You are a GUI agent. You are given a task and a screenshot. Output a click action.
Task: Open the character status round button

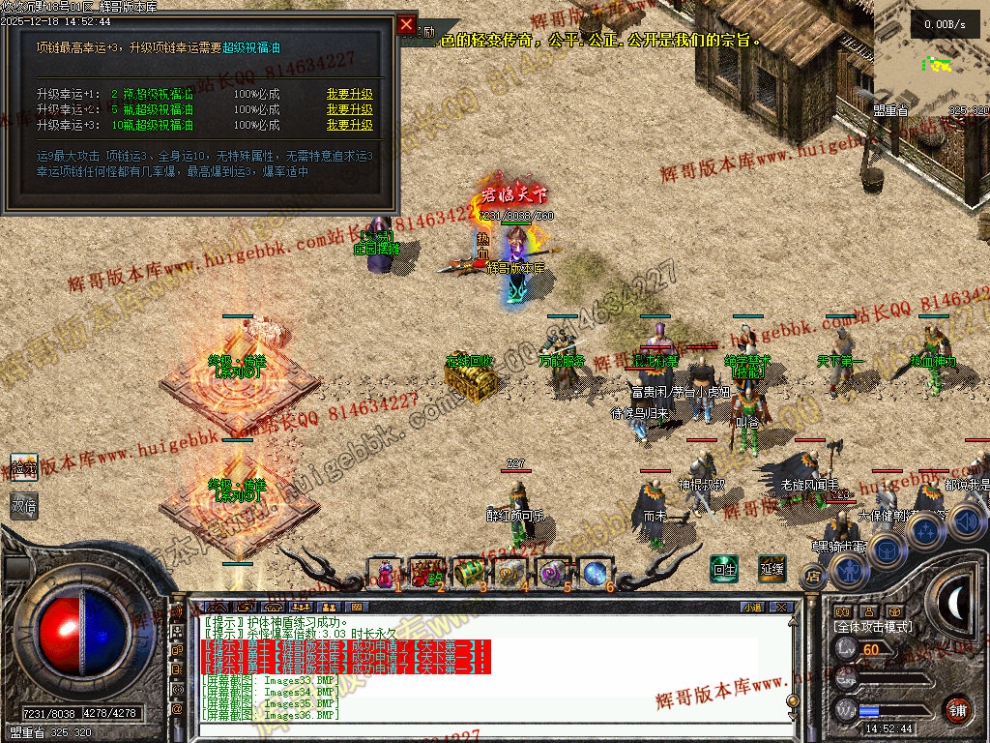click(848, 569)
